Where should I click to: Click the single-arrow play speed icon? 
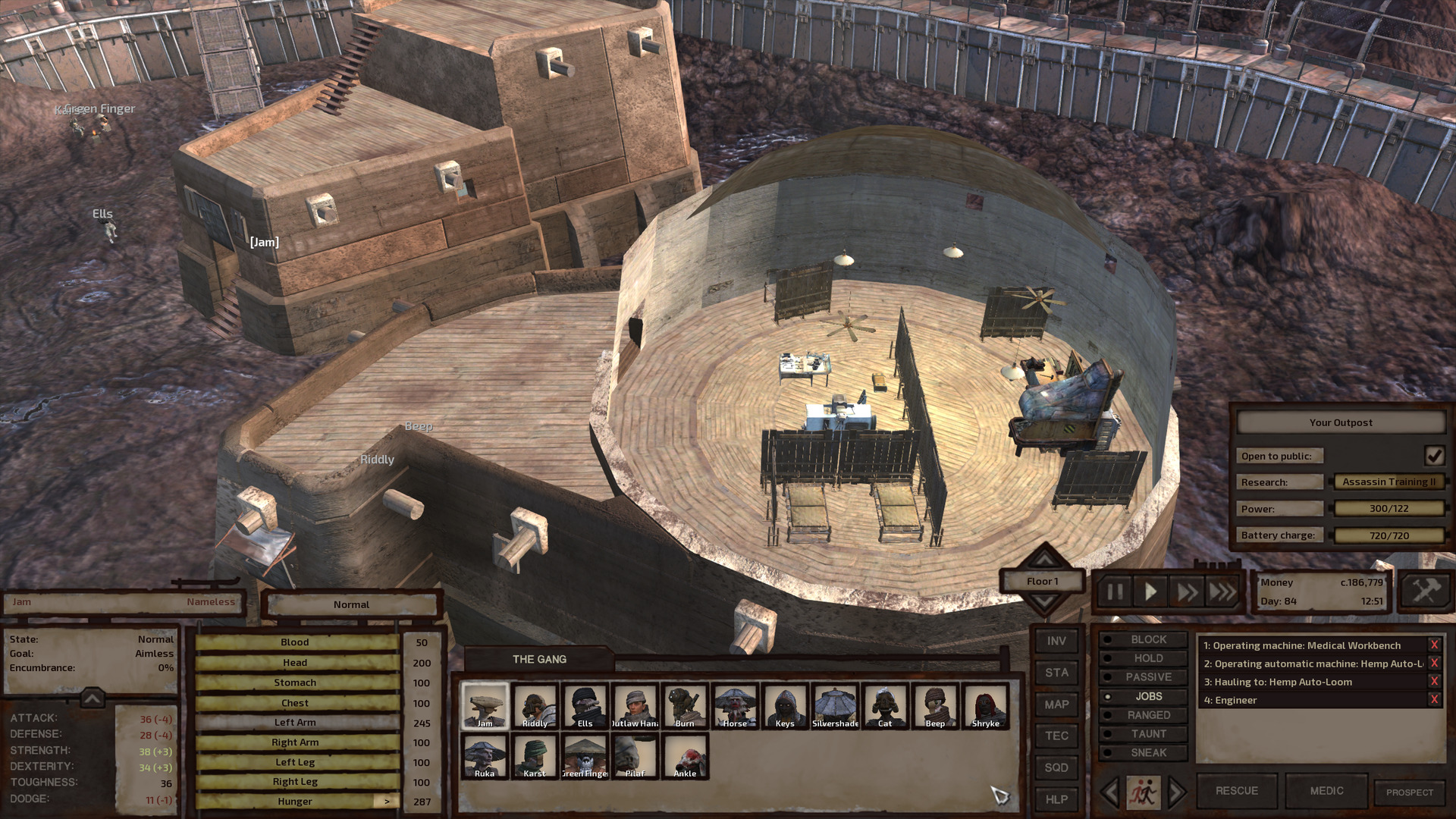coord(1149,592)
